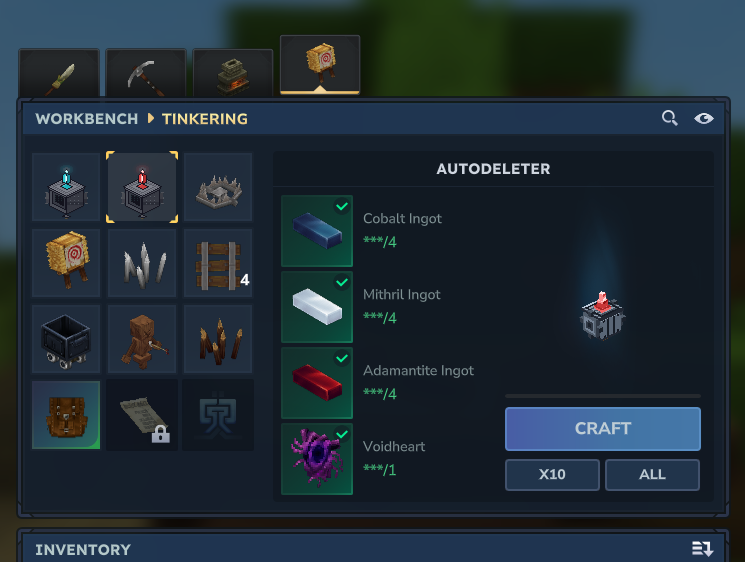Viewport: 745px width, 562px height.
Task: Select the leather backpack recipe
Action: coord(65,414)
